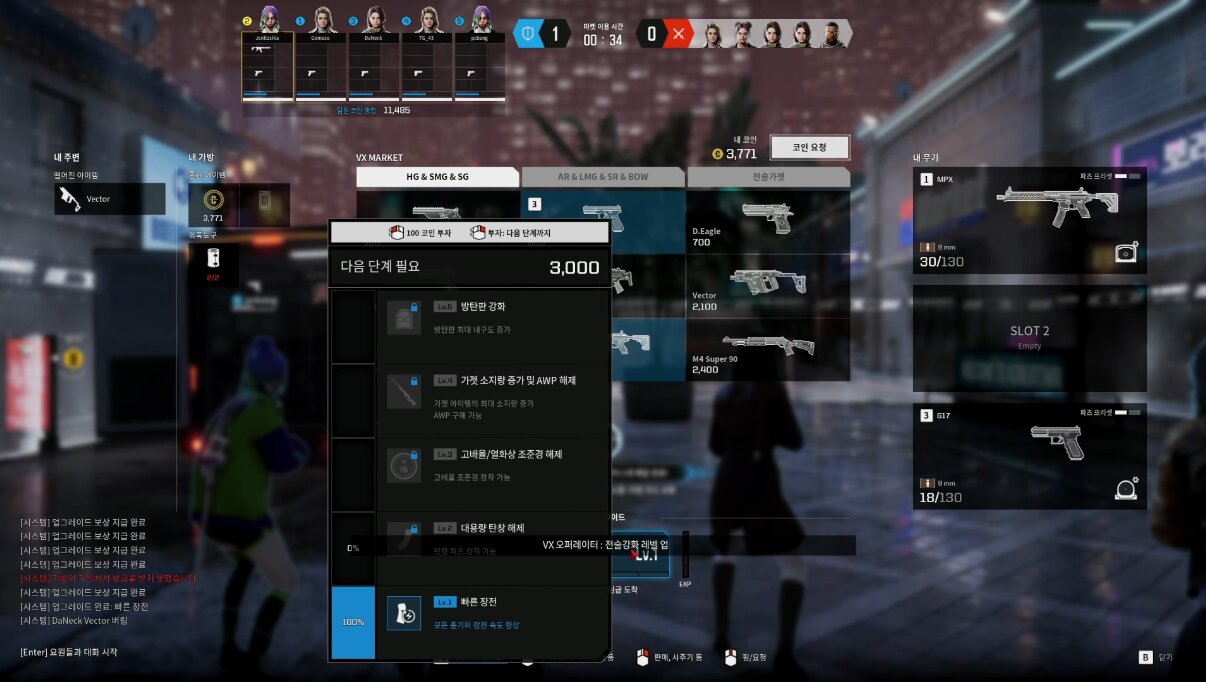1206x682 pixels.
Task: Select the MPX weapon slot
Action: [1029, 220]
